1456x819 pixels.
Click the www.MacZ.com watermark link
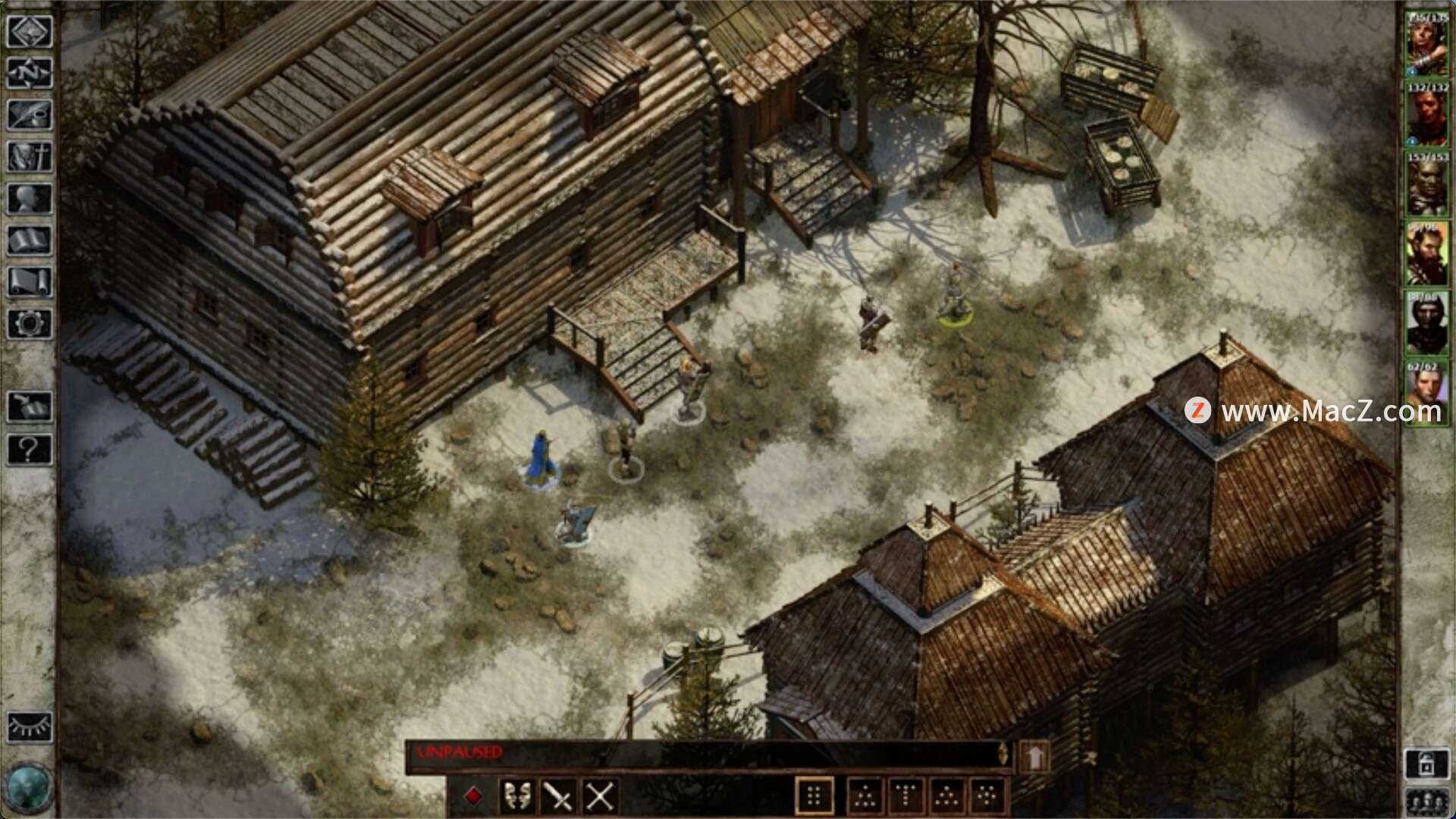(x=1323, y=410)
